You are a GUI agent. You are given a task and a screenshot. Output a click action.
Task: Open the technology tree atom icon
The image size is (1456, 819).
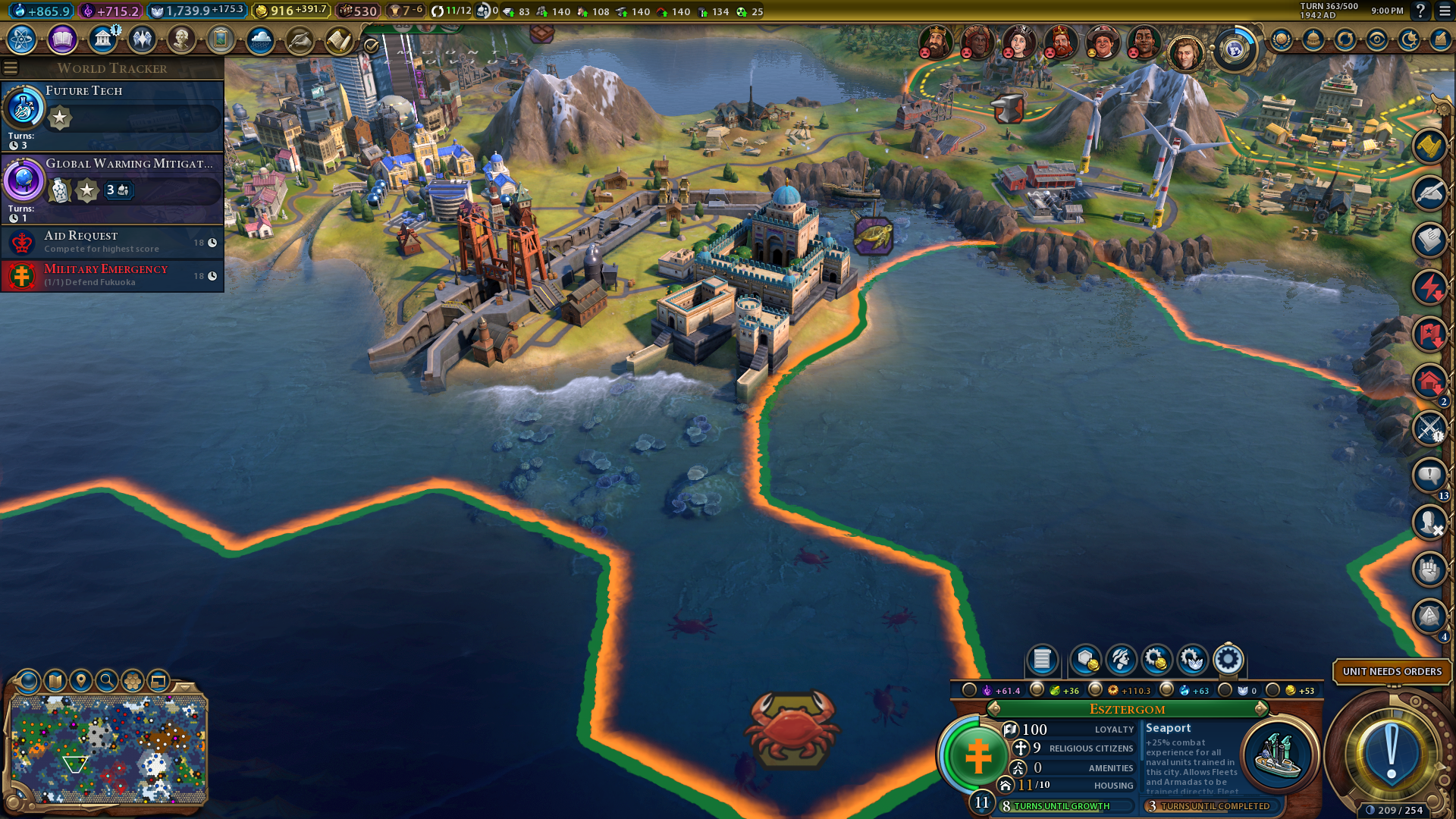click(x=22, y=39)
